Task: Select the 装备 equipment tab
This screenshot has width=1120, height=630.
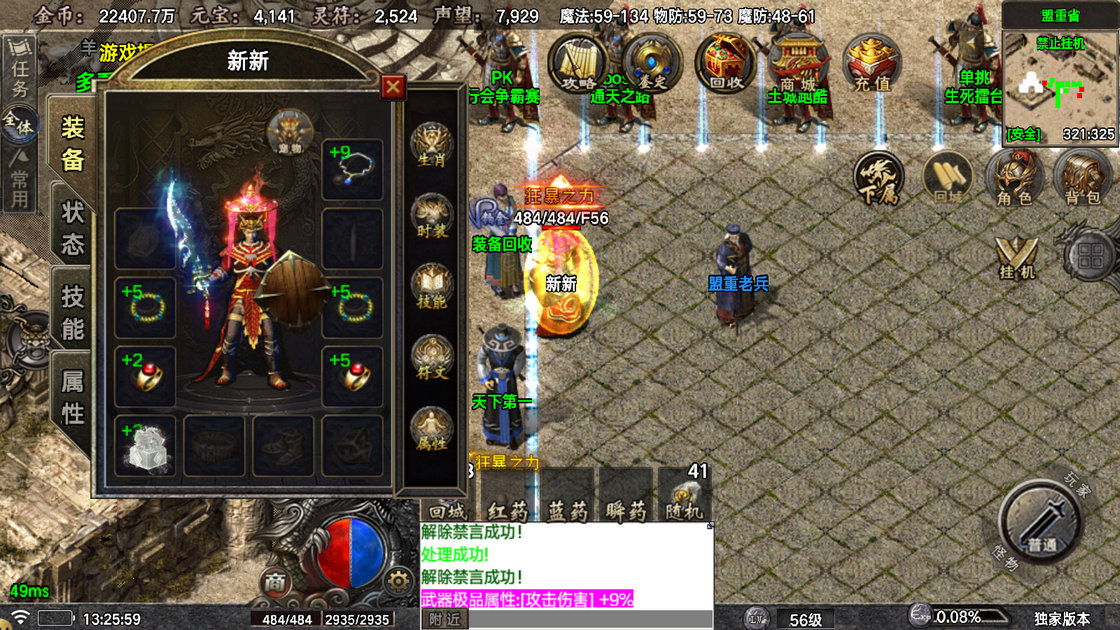Action: pyautogui.click(x=73, y=142)
